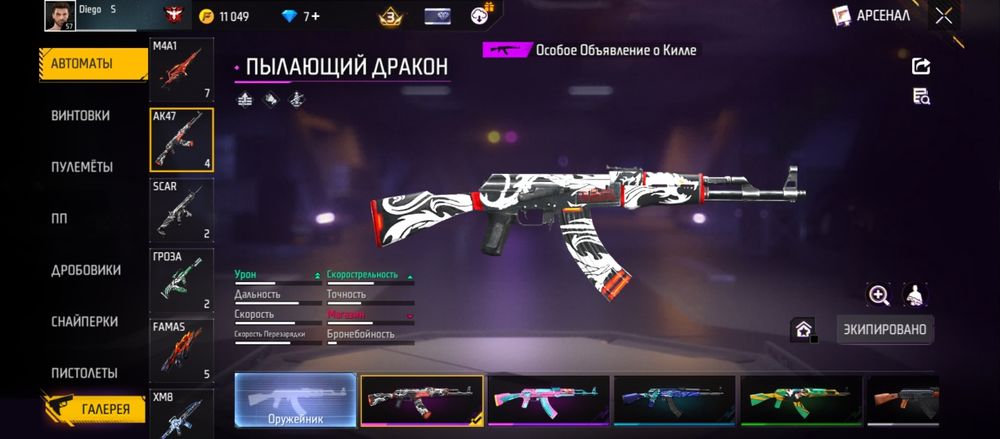
Task: Open Diego's player profile avatar
Action: click(60, 16)
